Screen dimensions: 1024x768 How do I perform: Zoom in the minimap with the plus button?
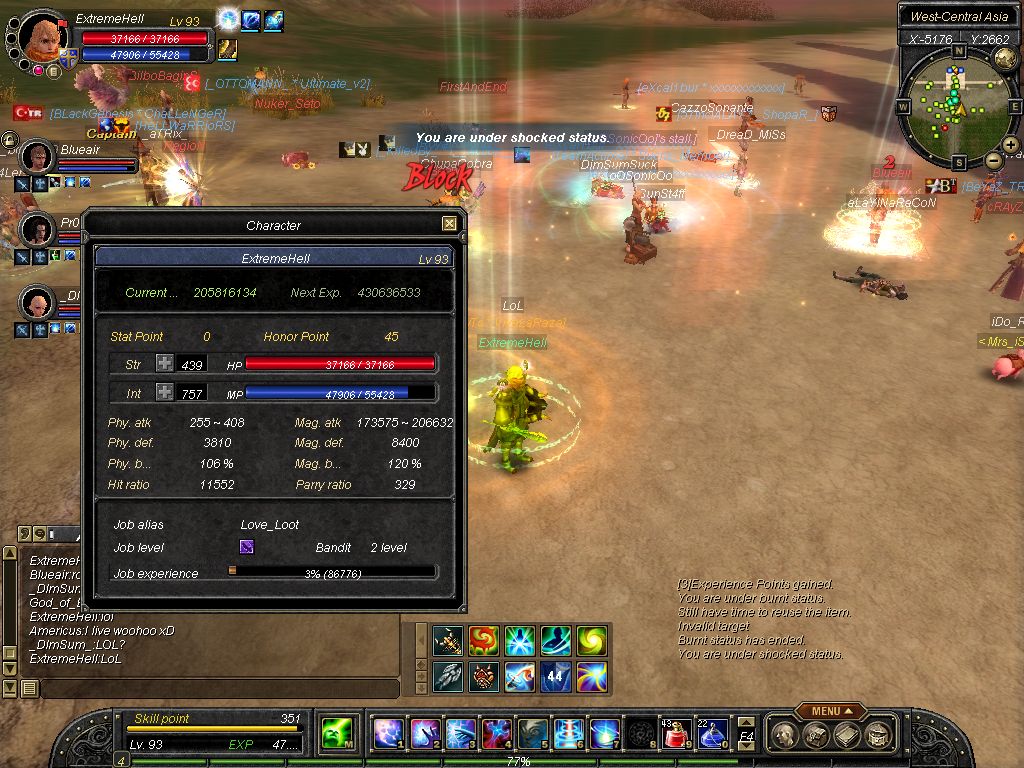point(1011,146)
